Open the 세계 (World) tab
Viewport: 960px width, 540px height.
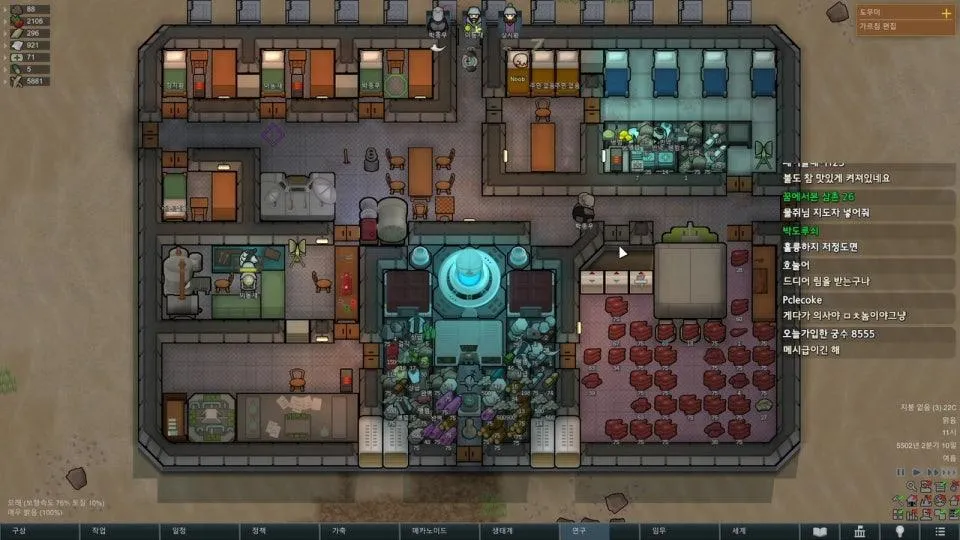738,531
